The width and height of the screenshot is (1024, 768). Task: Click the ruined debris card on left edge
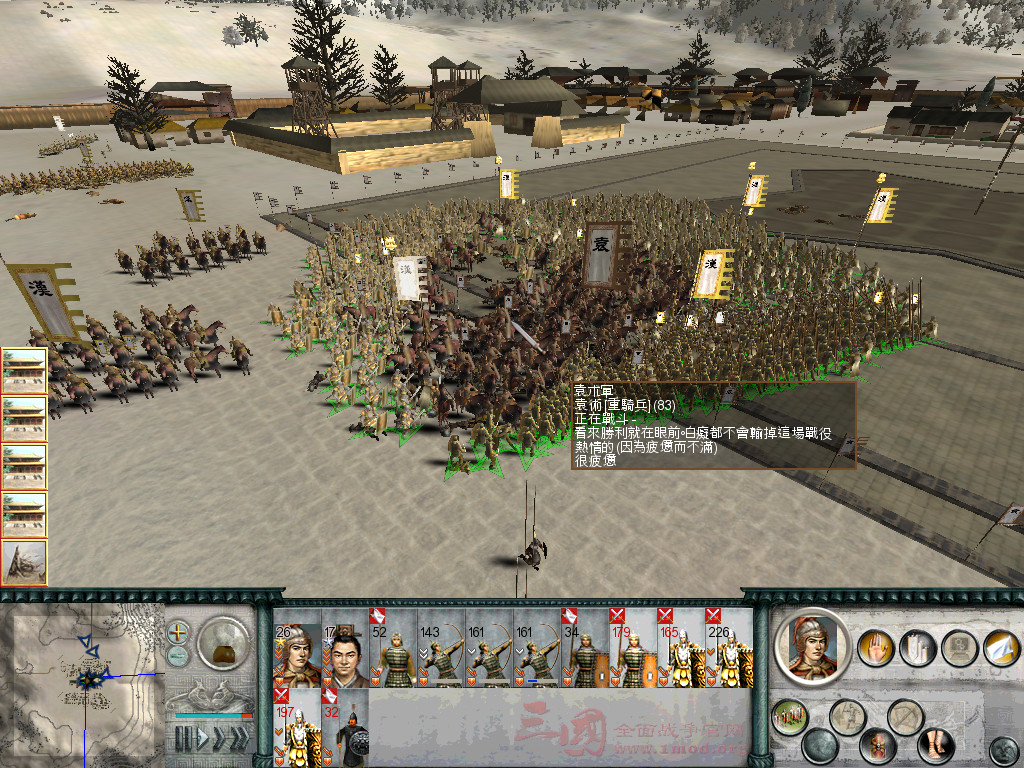(24, 562)
